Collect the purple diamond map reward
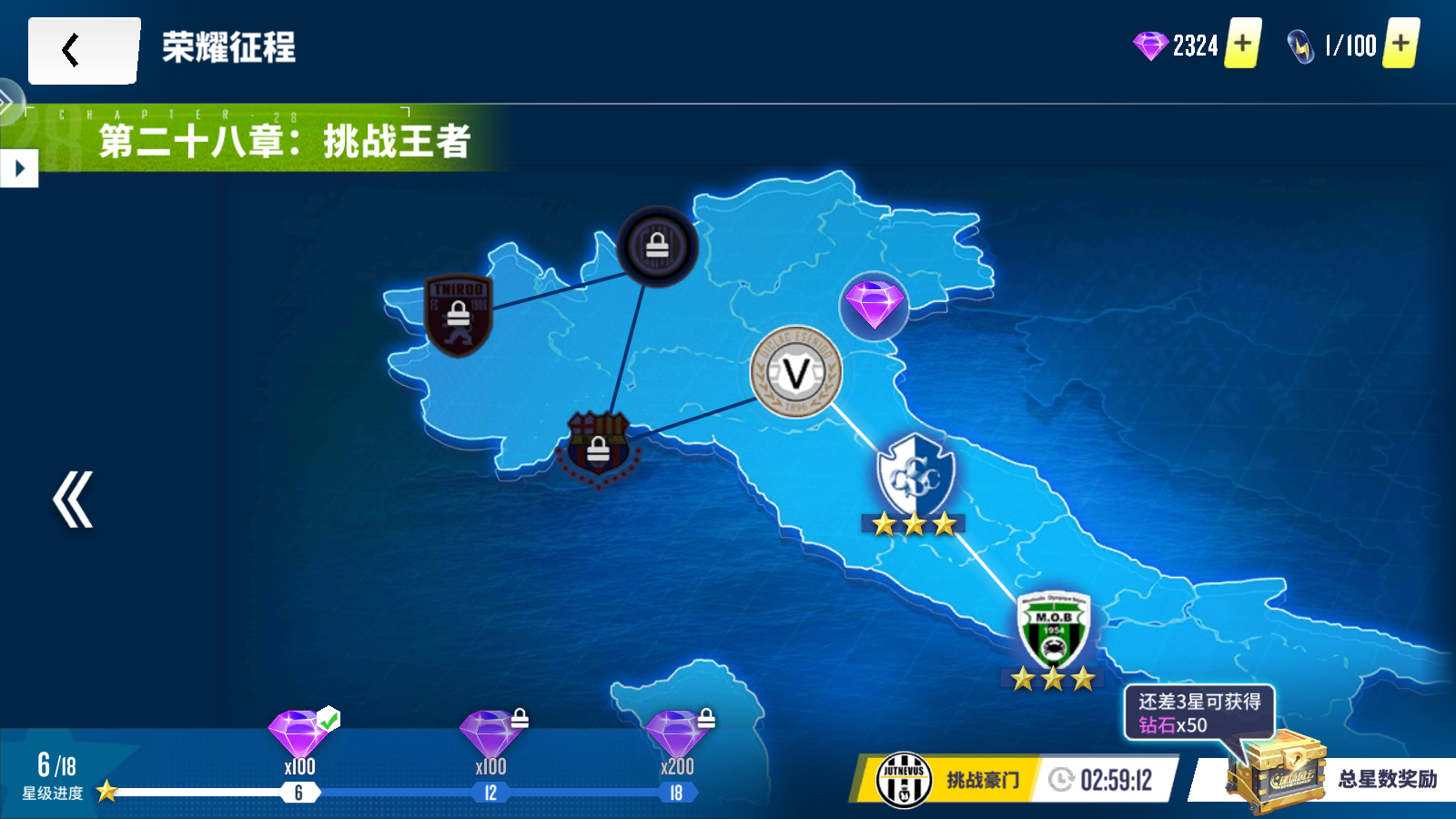Screen dimensions: 1456x819 tap(874, 305)
